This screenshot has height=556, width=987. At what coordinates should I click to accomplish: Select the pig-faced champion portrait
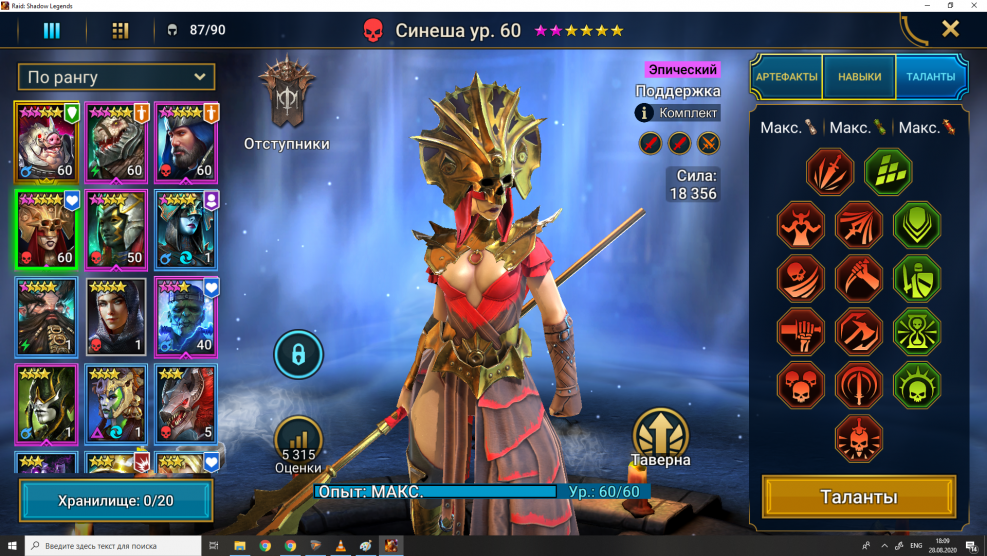(x=47, y=140)
